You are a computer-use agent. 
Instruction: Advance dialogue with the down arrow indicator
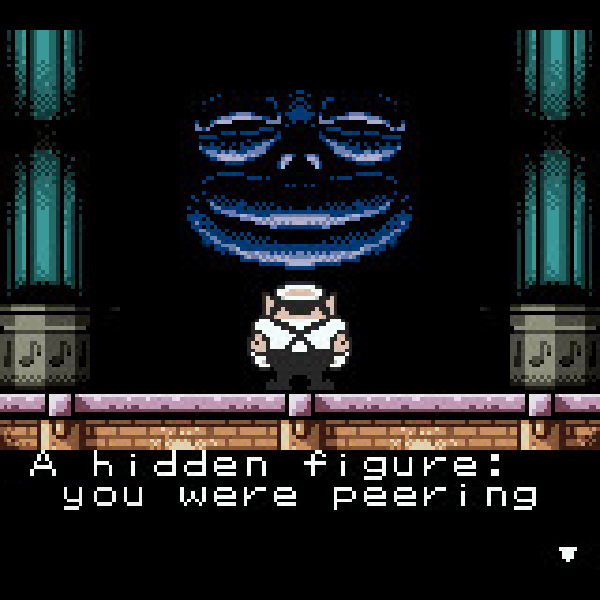[x=568, y=553]
